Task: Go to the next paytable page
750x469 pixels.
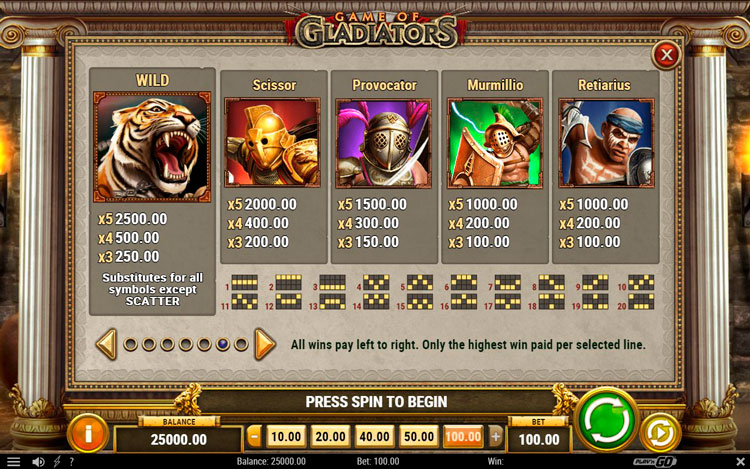Action: (x=264, y=344)
